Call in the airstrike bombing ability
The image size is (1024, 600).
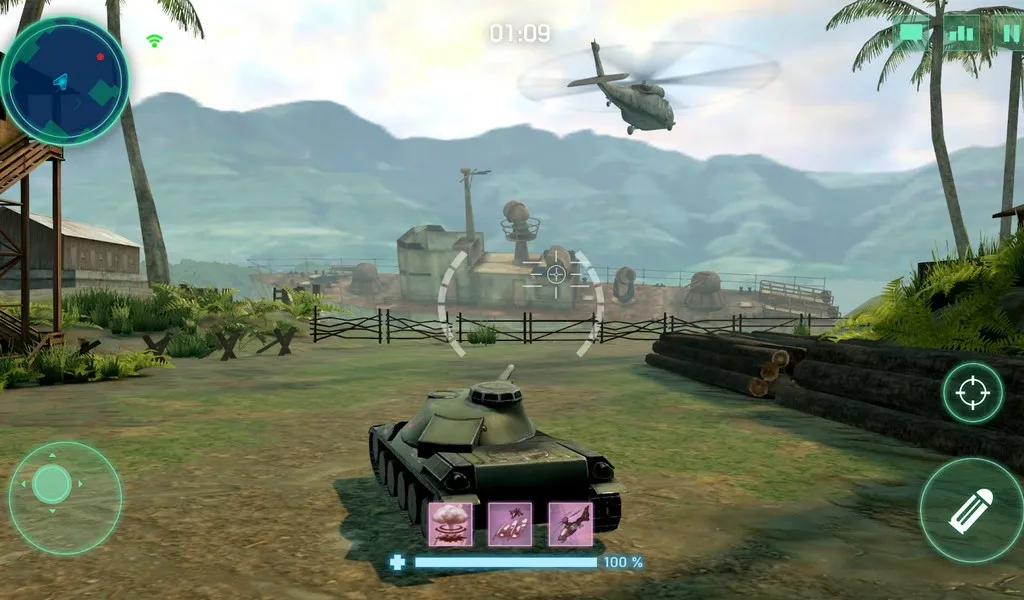coord(510,523)
